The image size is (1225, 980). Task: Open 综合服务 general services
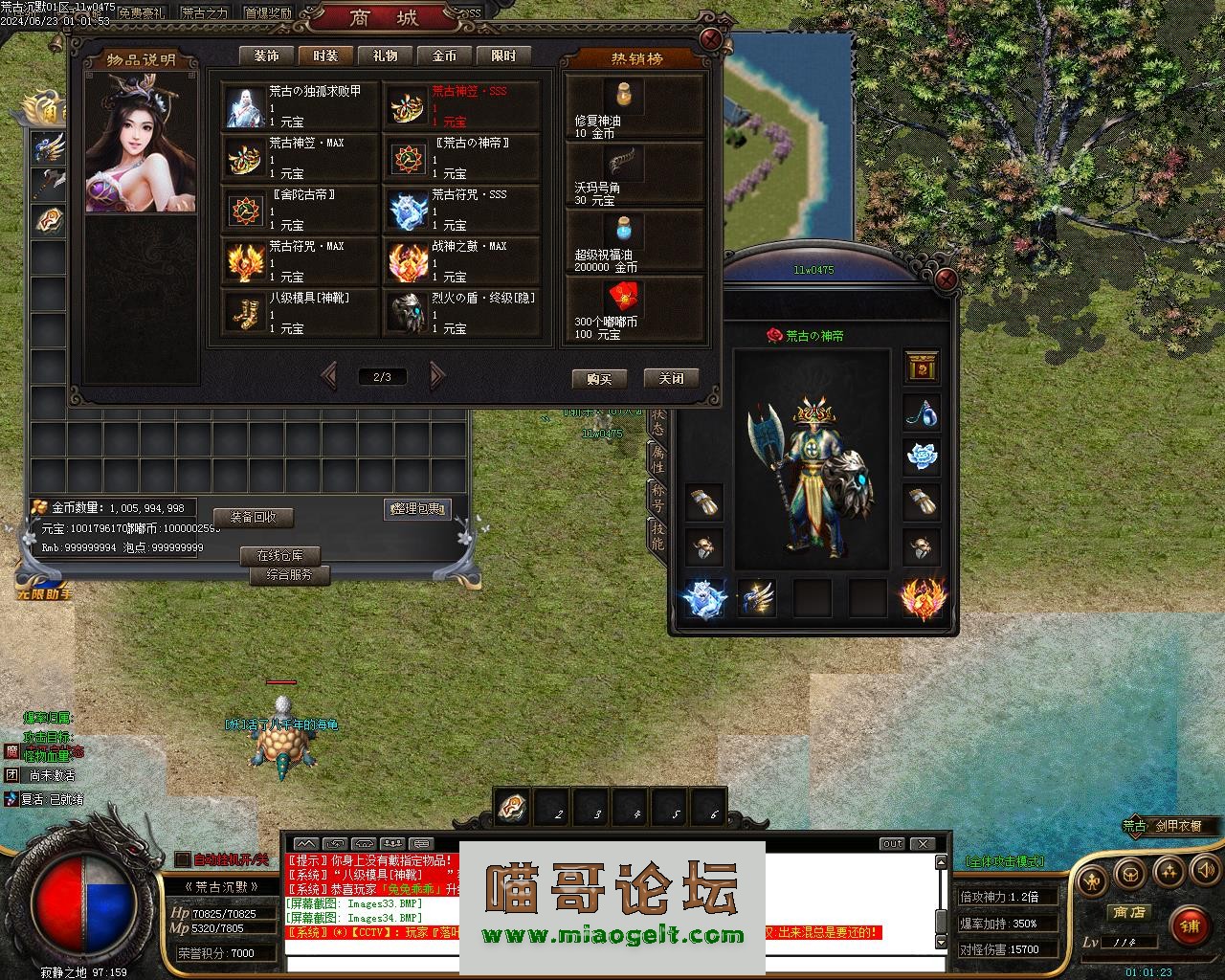289,575
